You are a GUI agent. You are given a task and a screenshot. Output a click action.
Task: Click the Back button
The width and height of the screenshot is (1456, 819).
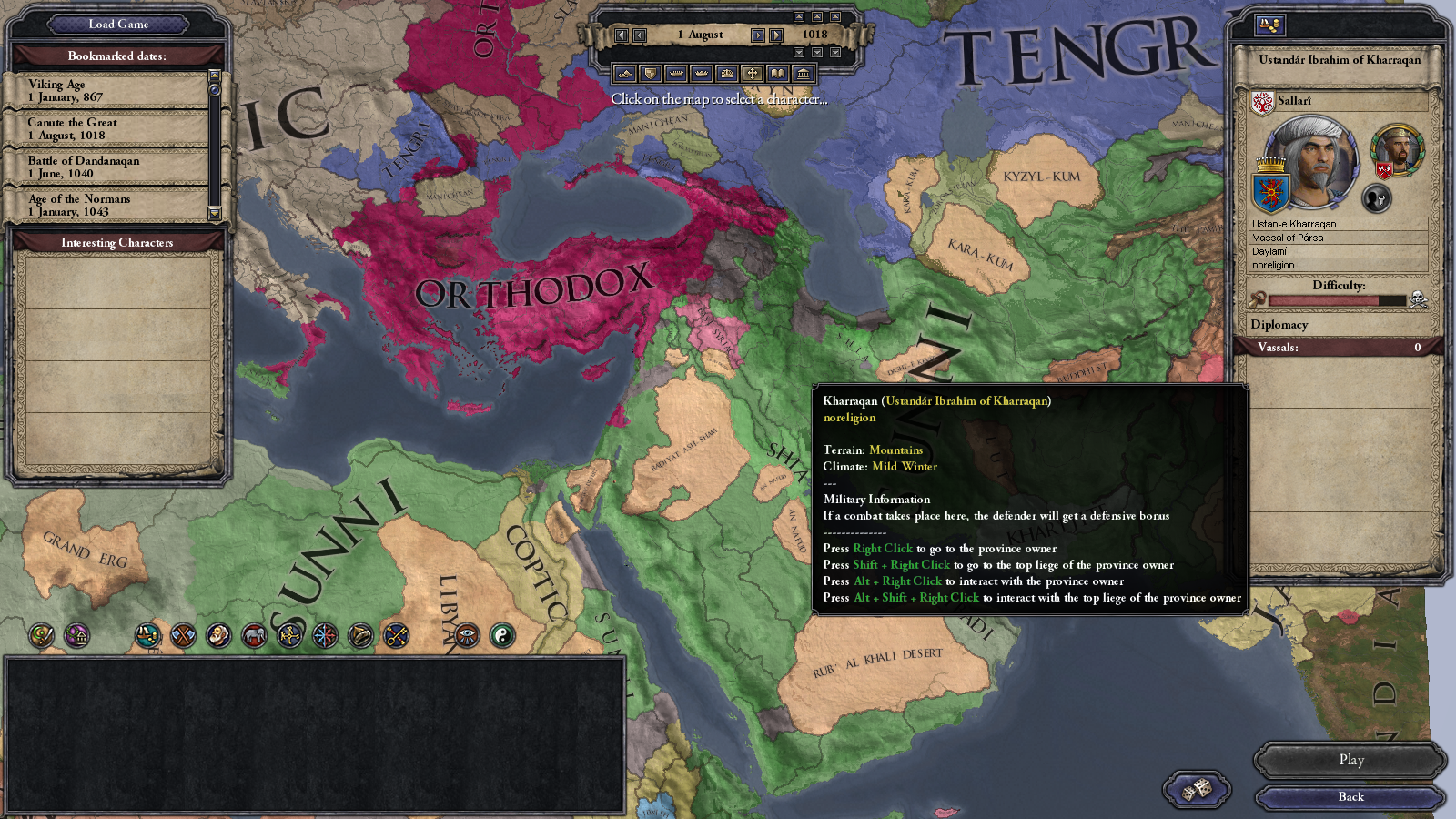coord(1350,796)
